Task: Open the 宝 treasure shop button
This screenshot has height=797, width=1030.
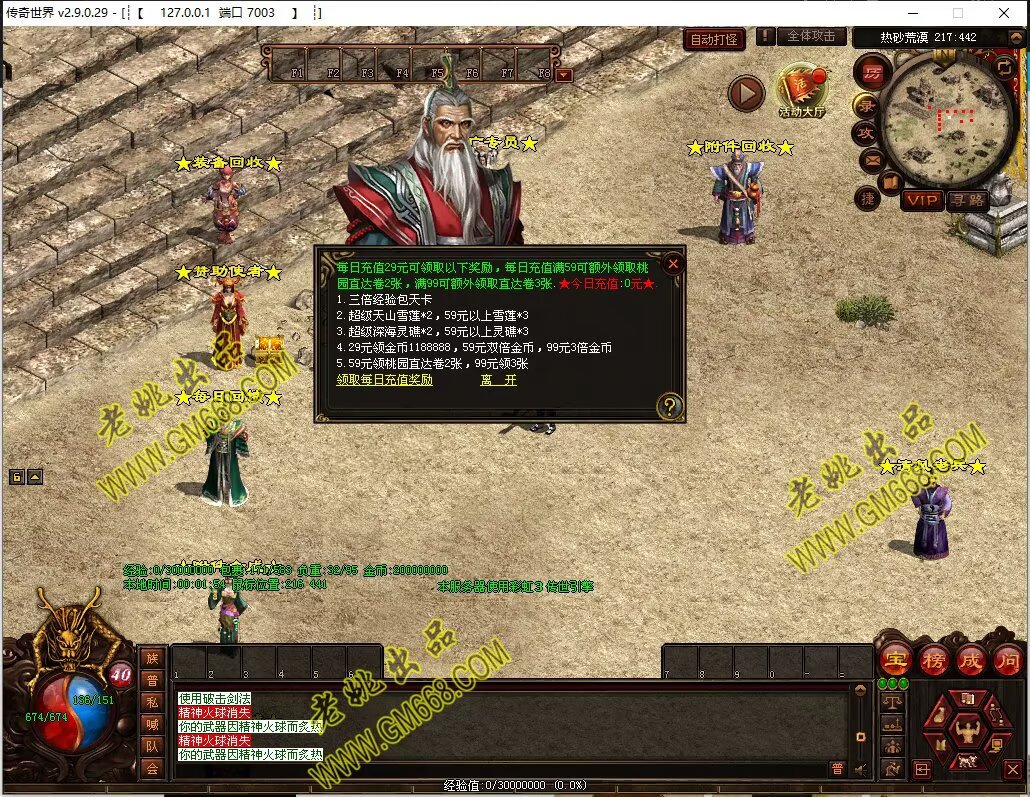Action: [x=893, y=659]
